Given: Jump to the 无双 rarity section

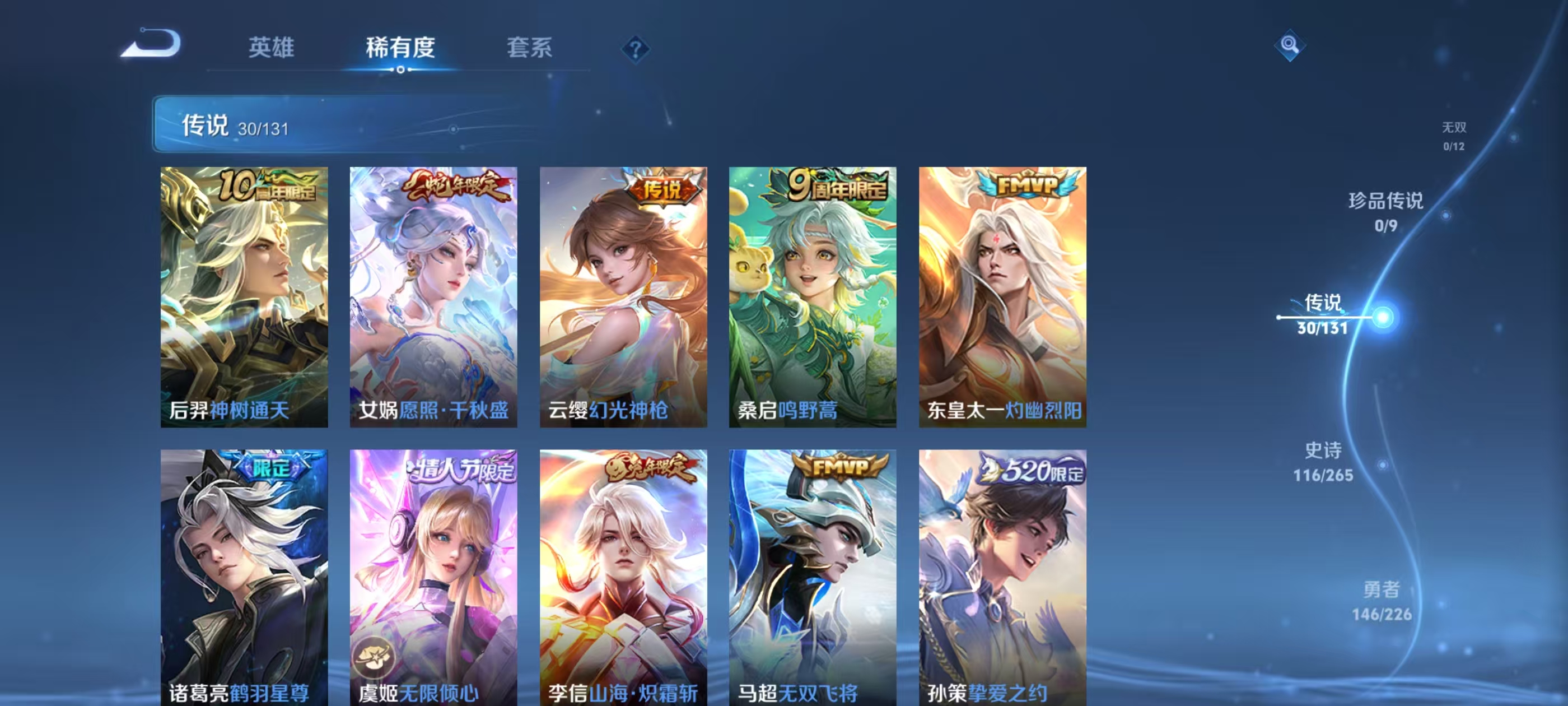Looking at the screenshot, I should pos(1454,135).
